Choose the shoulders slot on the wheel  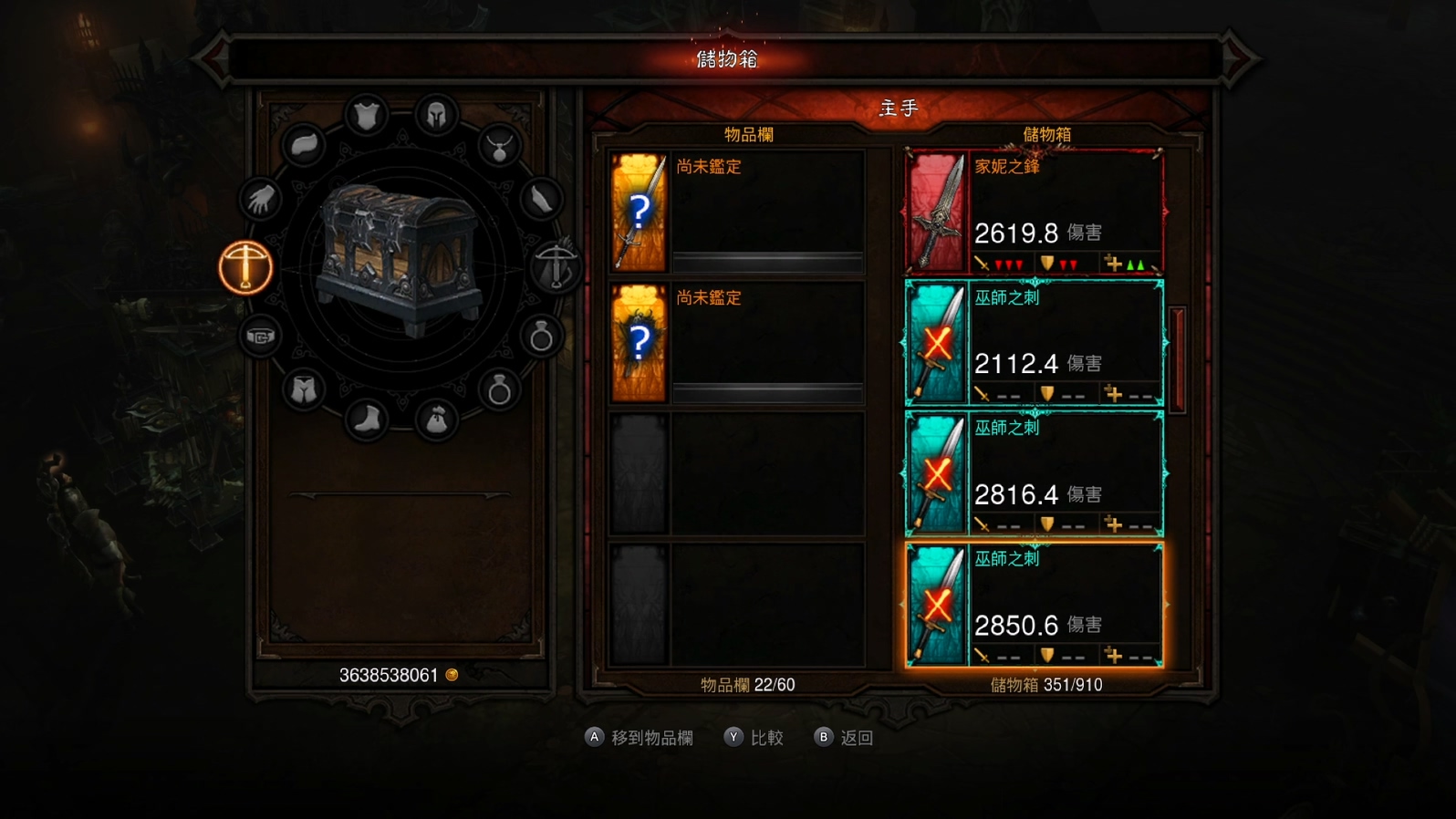click(x=304, y=145)
